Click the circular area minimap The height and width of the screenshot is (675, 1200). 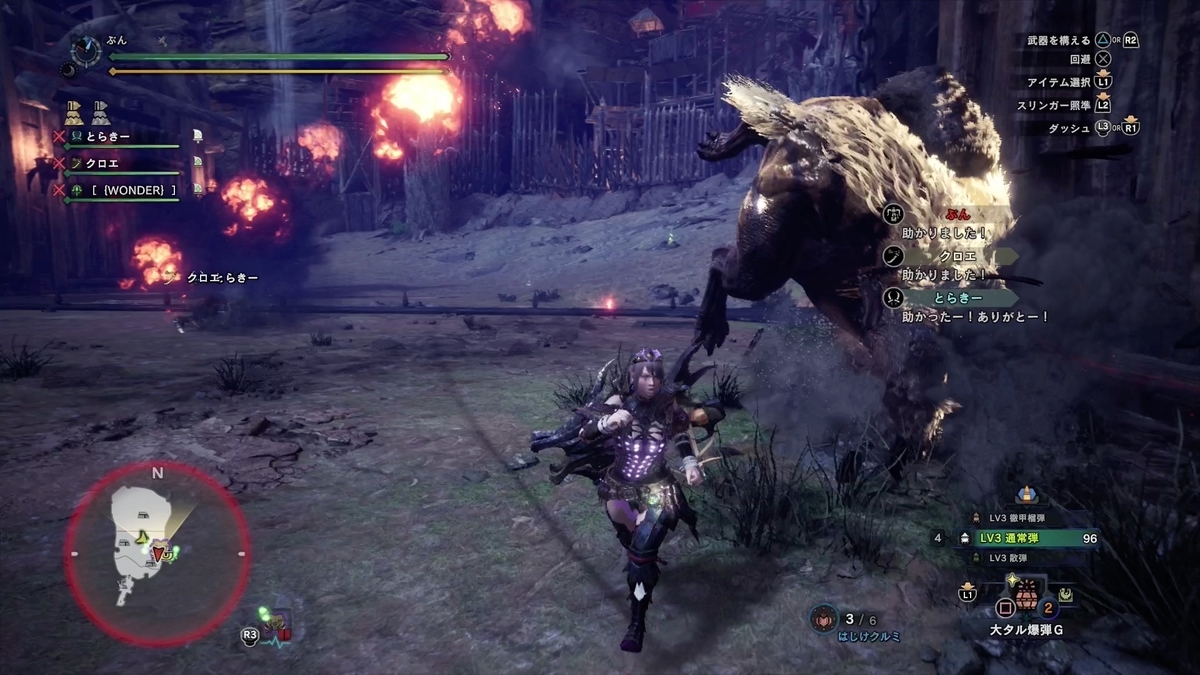pyautogui.click(x=157, y=551)
